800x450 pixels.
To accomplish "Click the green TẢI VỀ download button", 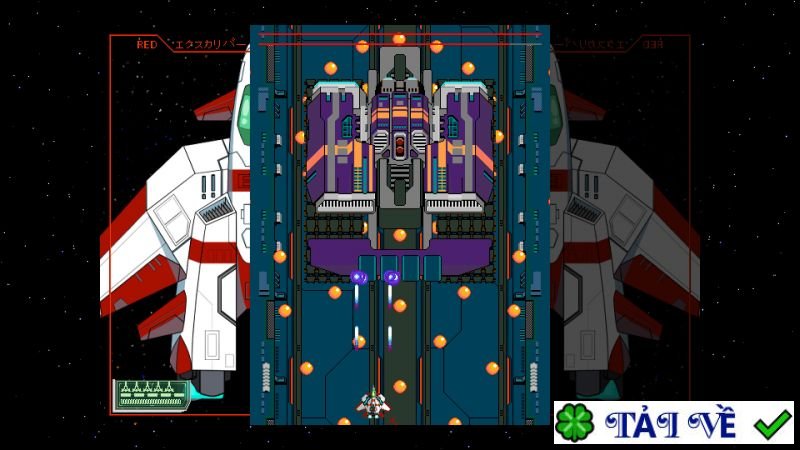I will 673,423.
